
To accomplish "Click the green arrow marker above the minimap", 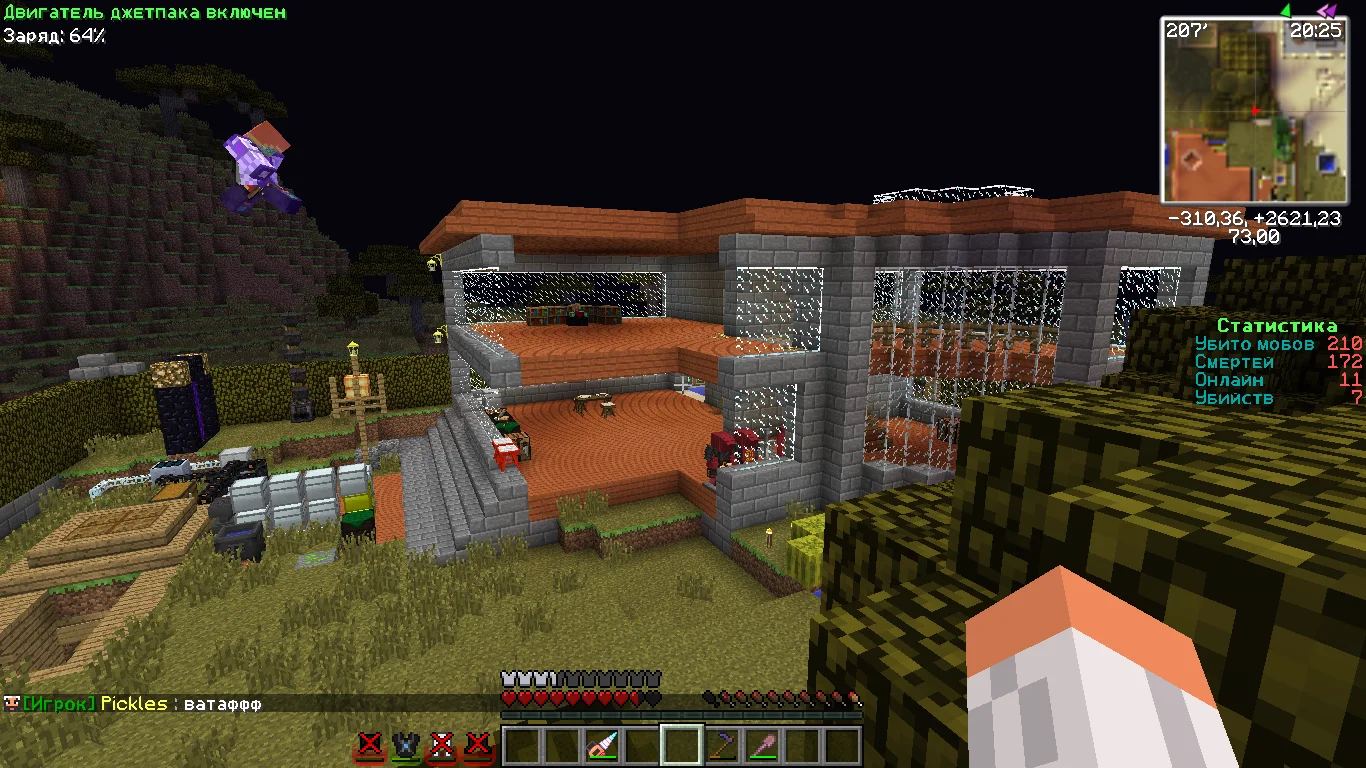I will pyautogui.click(x=1285, y=10).
